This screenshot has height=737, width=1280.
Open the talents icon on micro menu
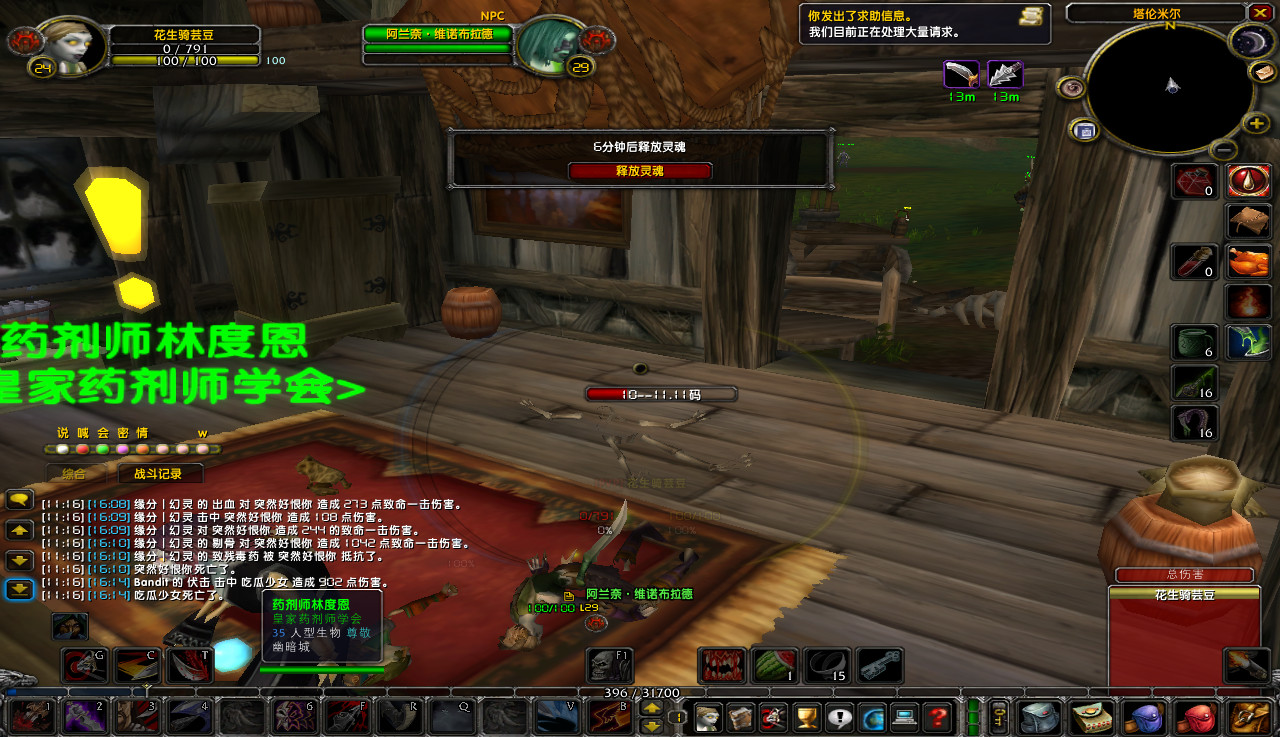[773, 716]
